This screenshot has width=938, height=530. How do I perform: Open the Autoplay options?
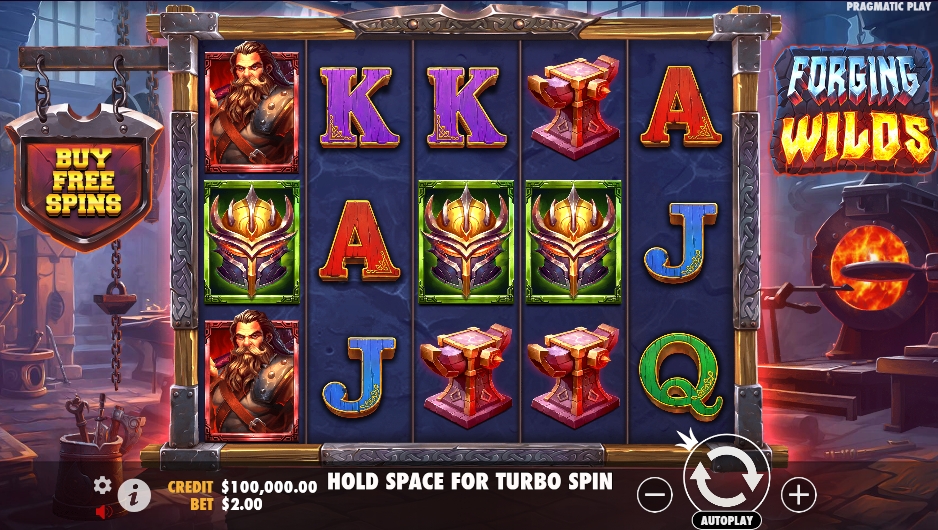pos(726,521)
